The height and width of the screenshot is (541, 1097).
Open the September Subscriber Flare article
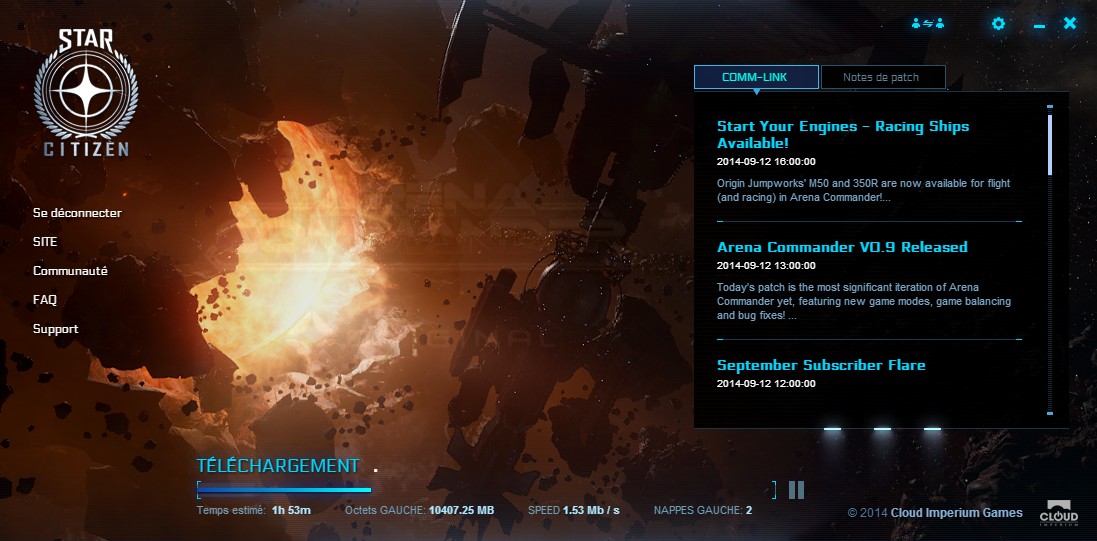(x=821, y=365)
